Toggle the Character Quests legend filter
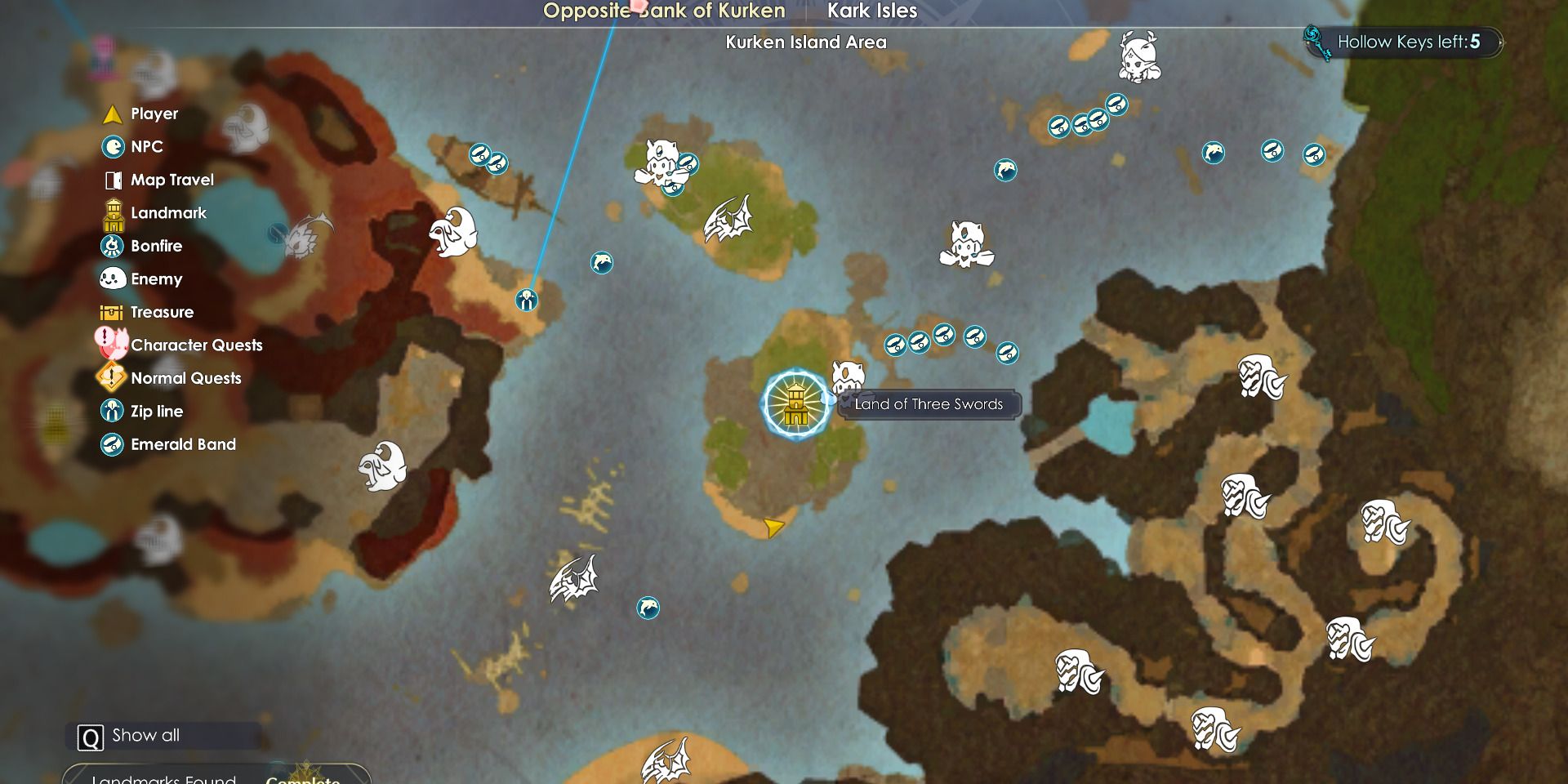 click(x=181, y=345)
